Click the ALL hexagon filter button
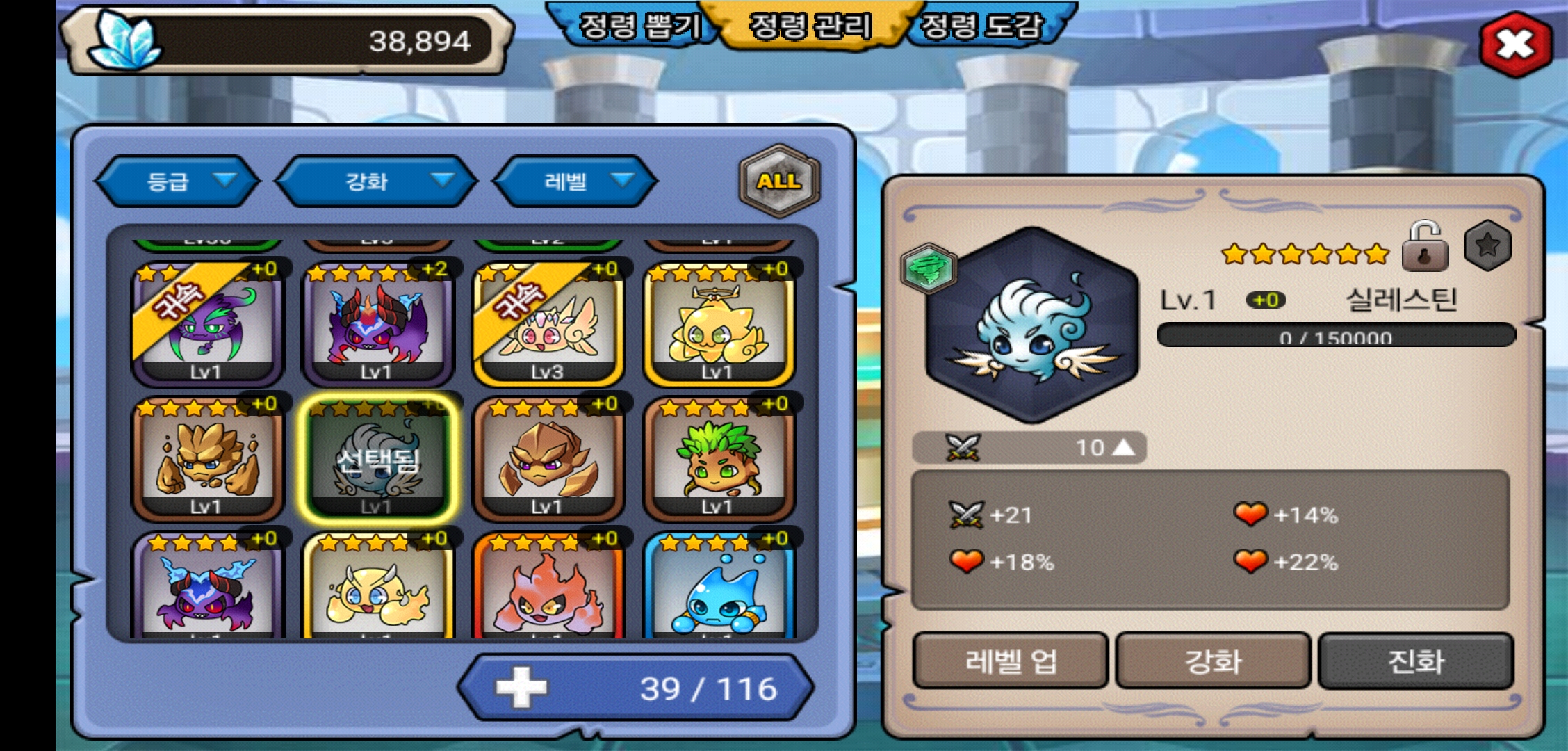This screenshot has height=751, width=1568. pos(779,181)
